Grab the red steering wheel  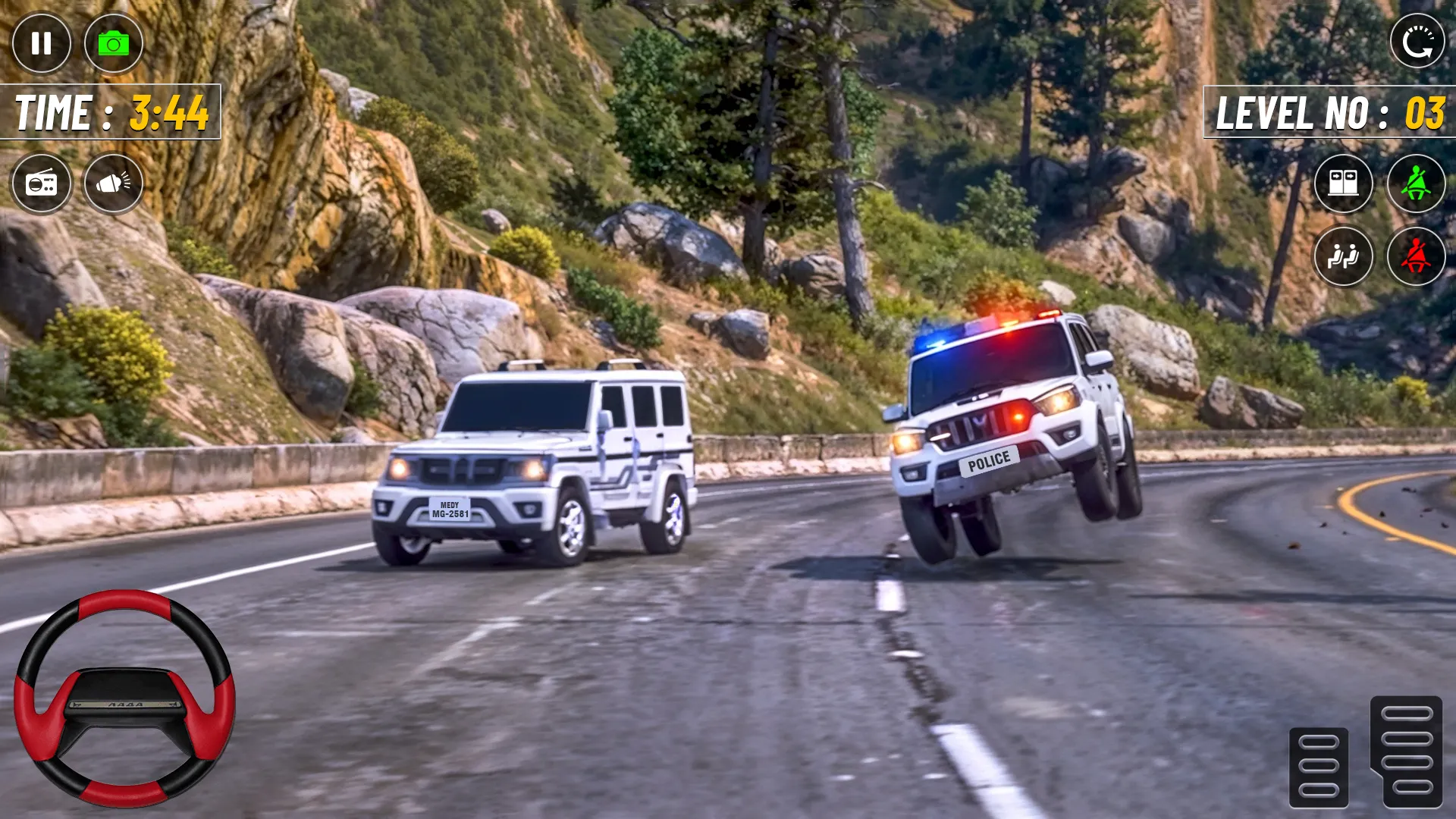[124, 698]
